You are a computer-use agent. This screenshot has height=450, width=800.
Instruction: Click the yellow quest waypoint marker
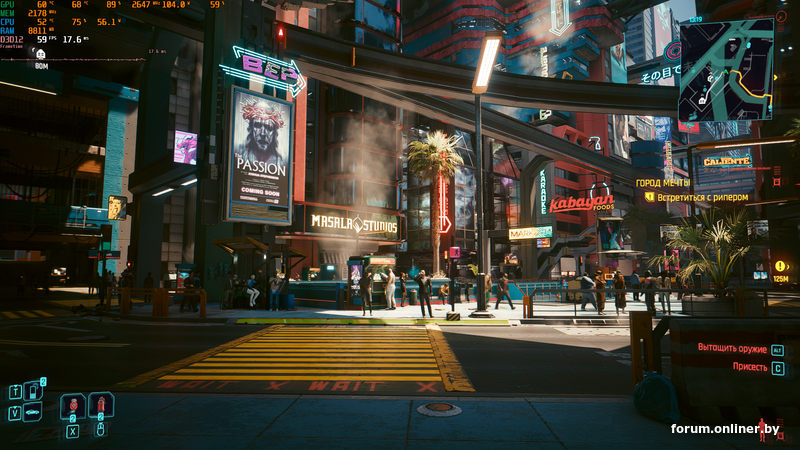click(x=780, y=266)
